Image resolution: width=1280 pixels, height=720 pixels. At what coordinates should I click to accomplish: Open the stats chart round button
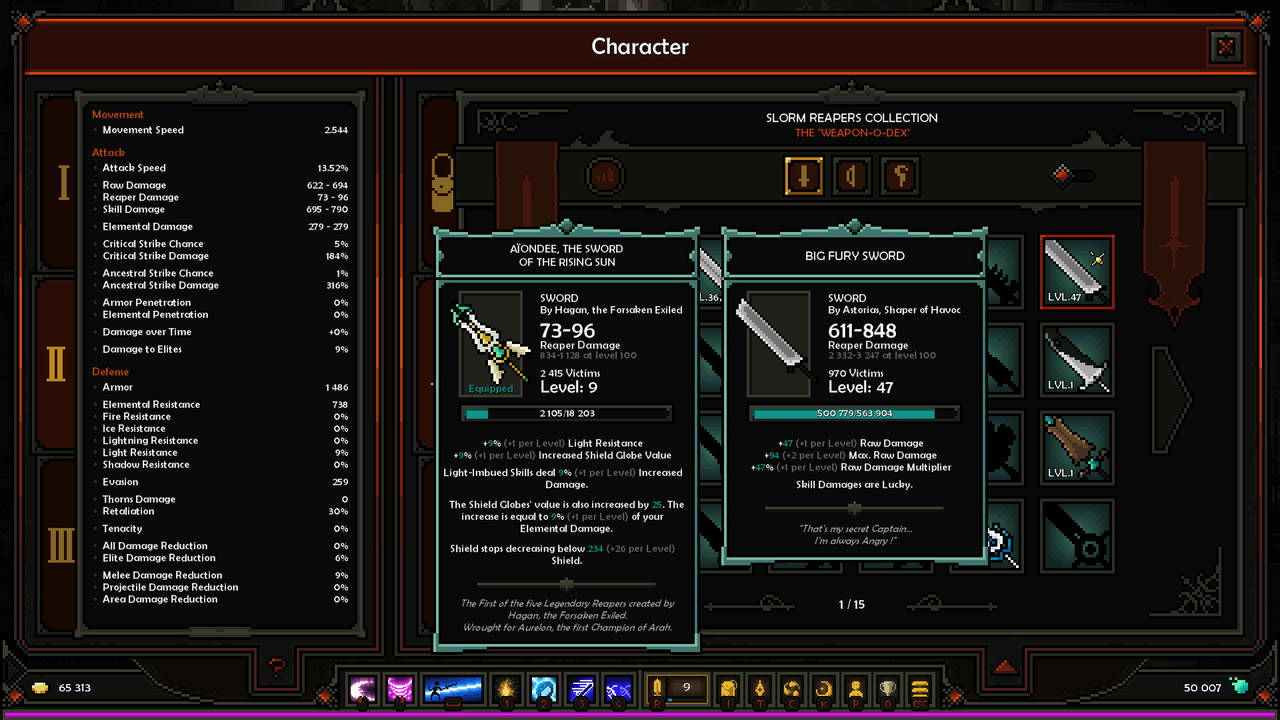click(605, 176)
